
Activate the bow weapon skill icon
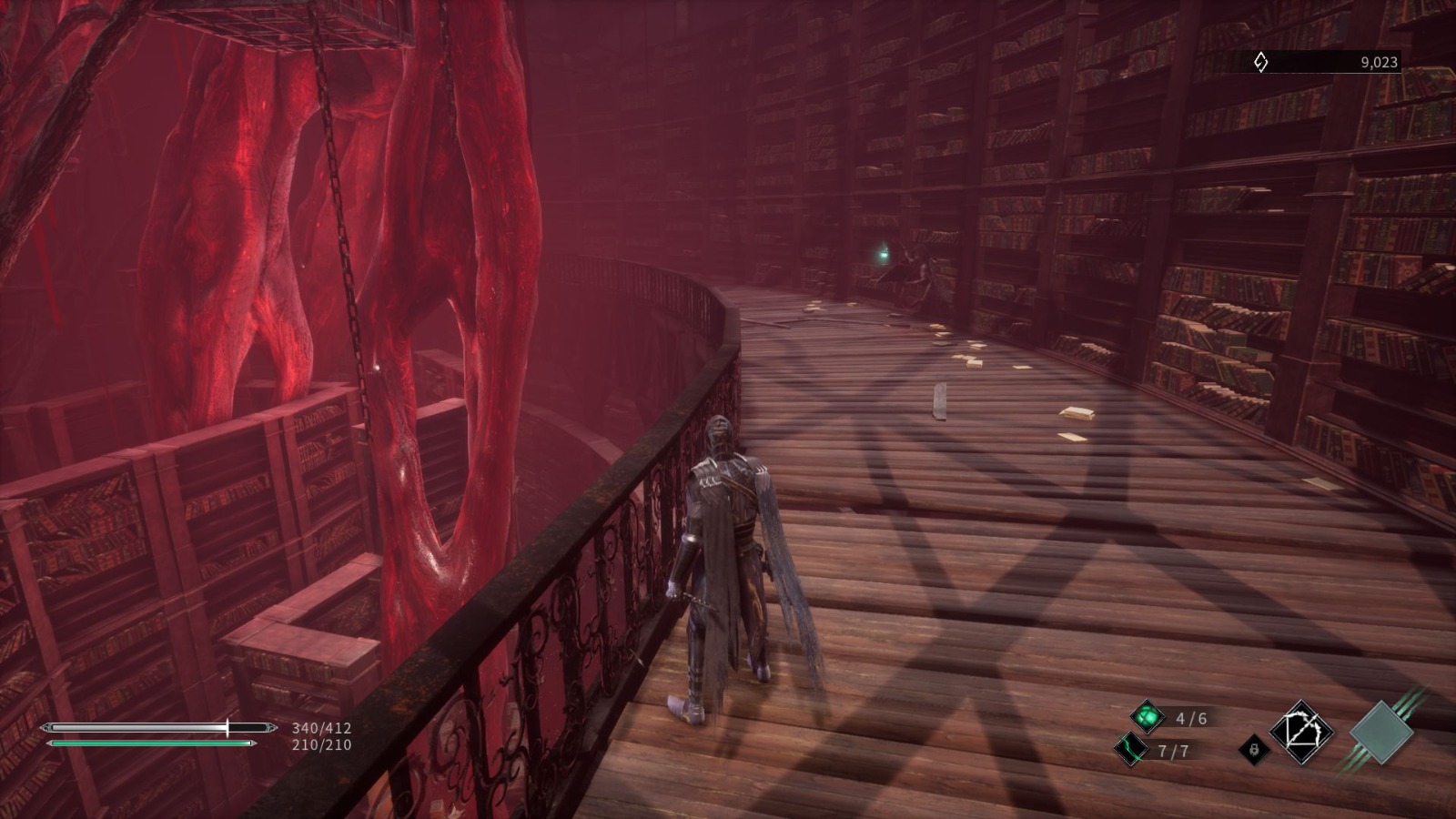pos(1301,732)
